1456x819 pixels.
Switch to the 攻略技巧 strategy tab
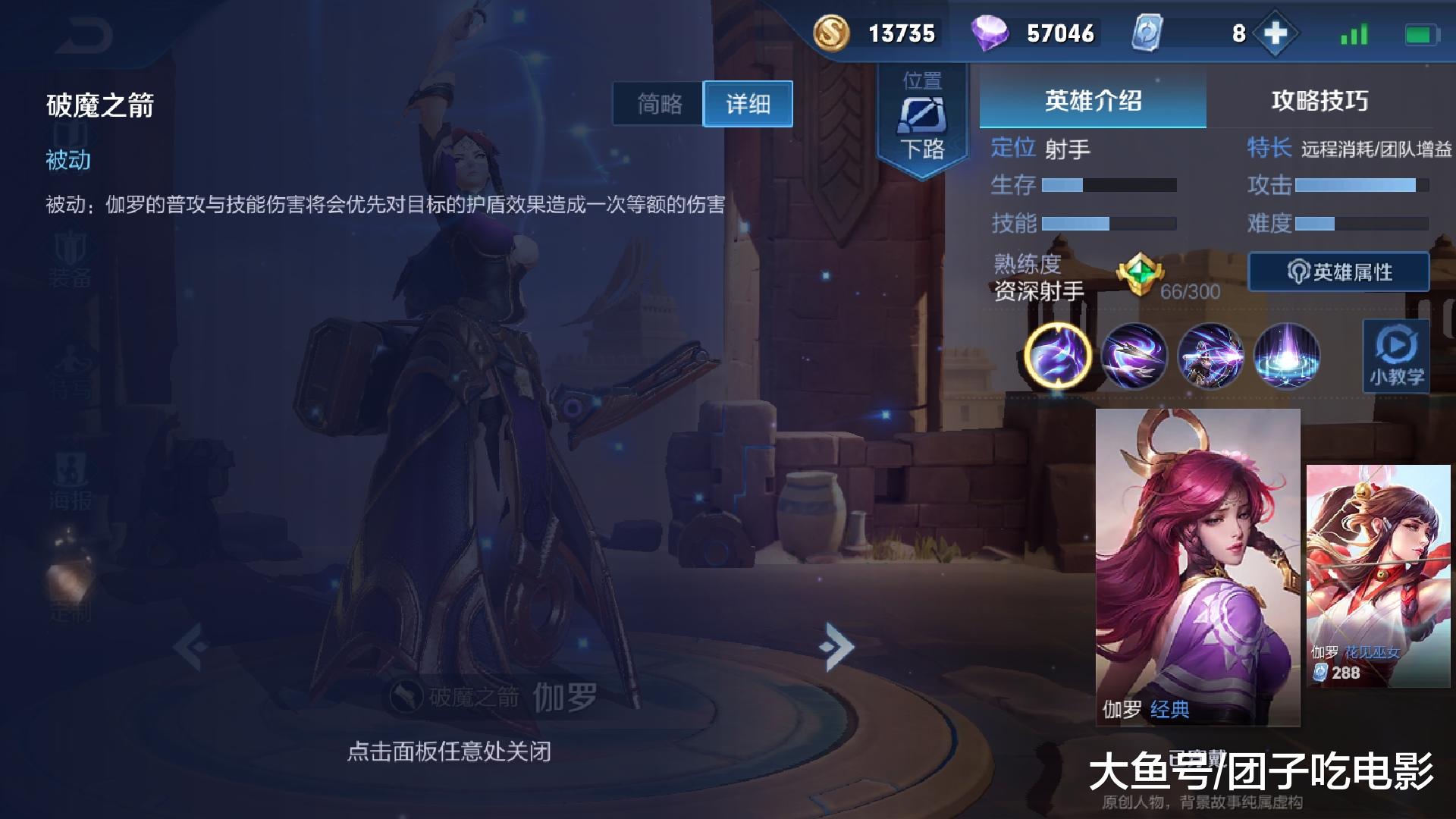[1321, 102]
